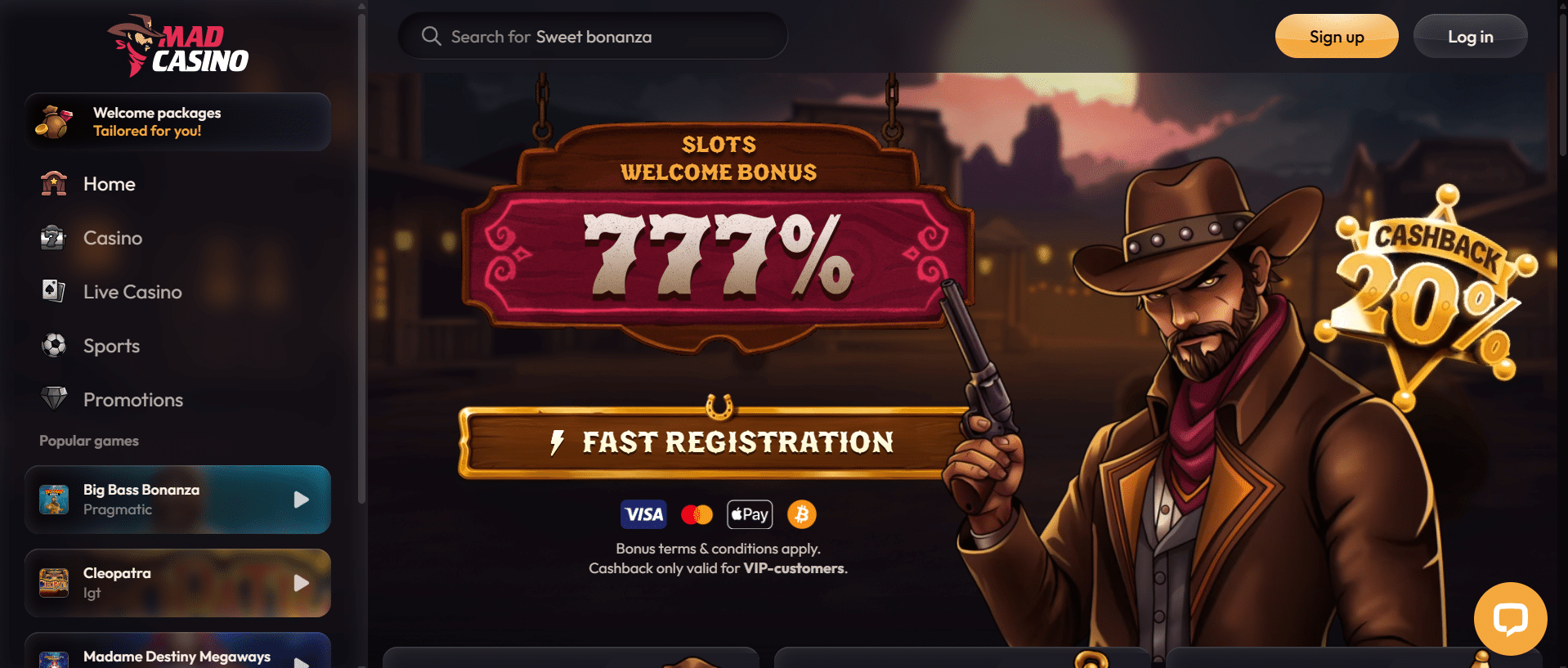Open the live chat bubble
This screenshot has width=1568, height=668.
point(1509,619)
